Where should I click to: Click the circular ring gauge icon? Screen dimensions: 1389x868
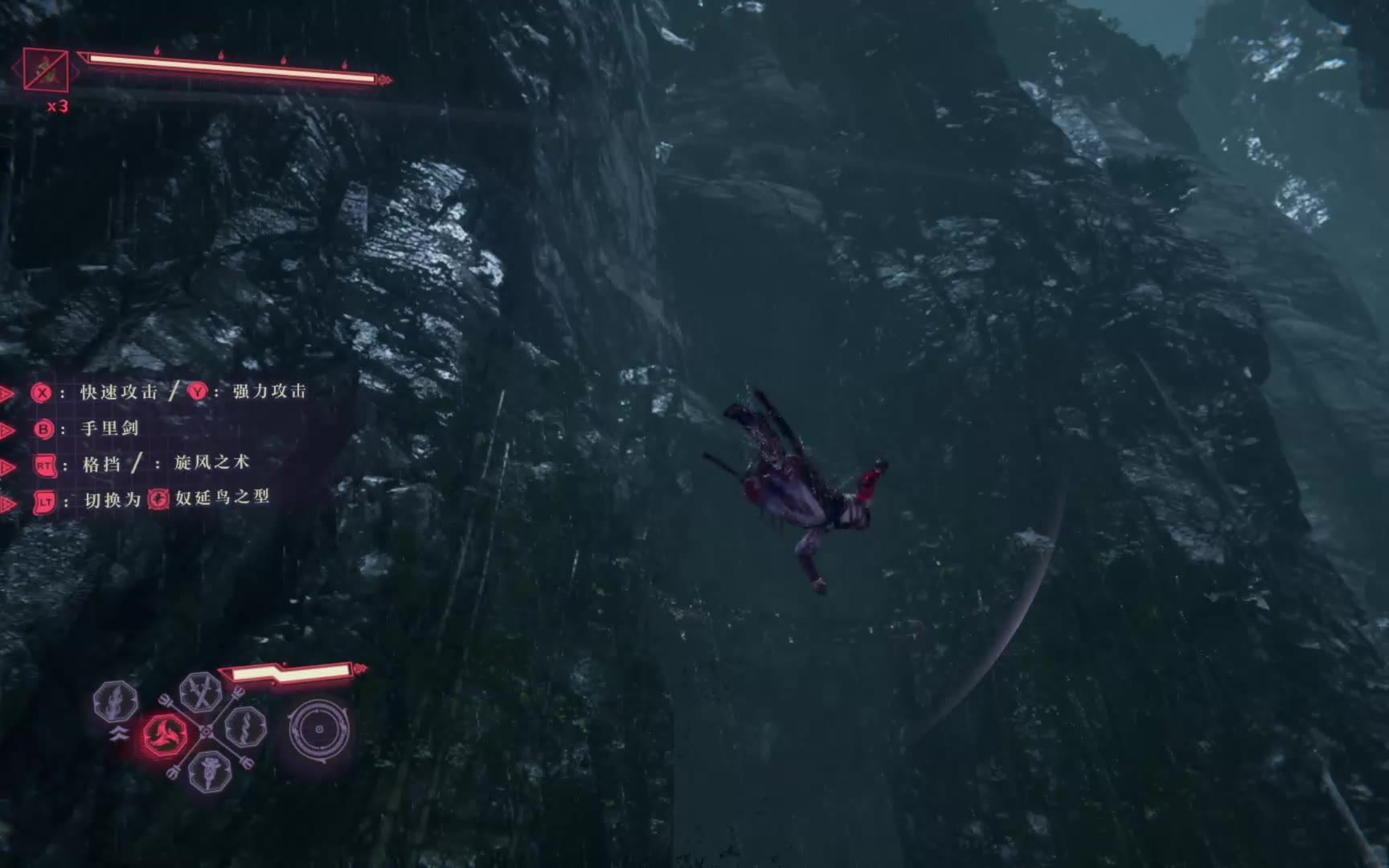coord(319,730)
